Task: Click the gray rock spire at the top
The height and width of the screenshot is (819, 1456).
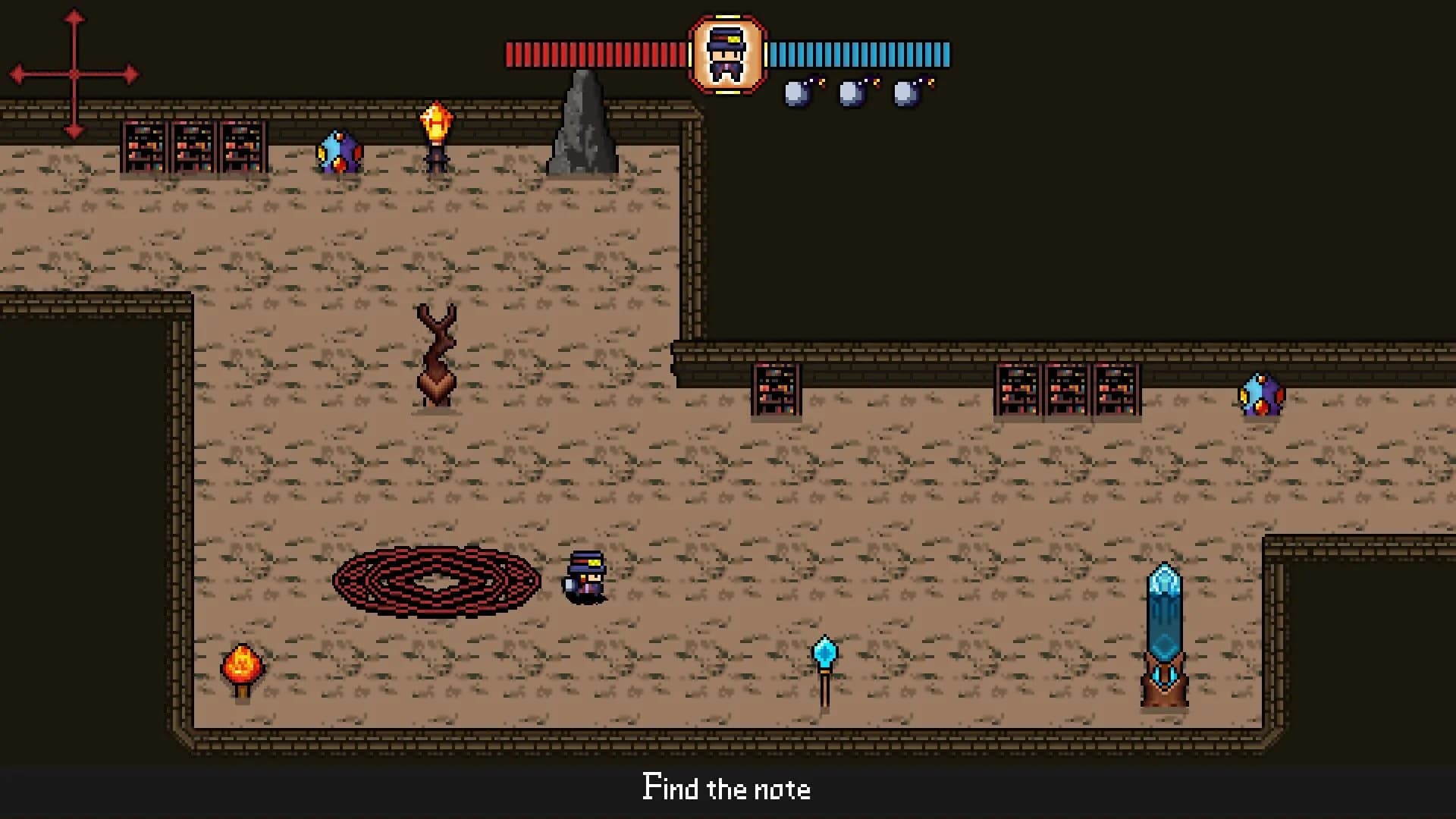Action: tap(584, 121)
